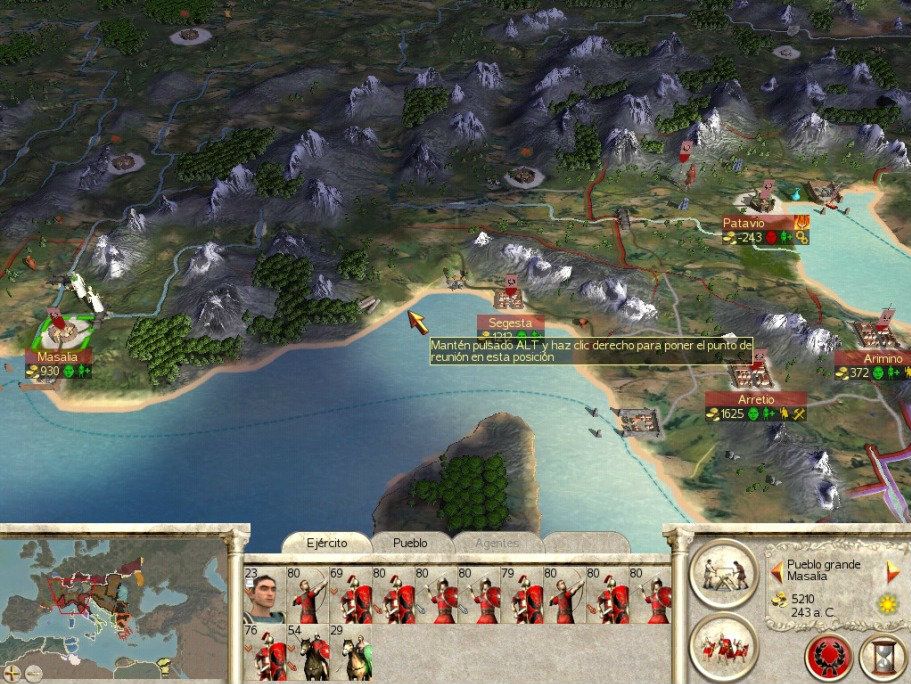Screen dimensions: 911x684
Task: Open the construction building button
Action: (725, 574)
